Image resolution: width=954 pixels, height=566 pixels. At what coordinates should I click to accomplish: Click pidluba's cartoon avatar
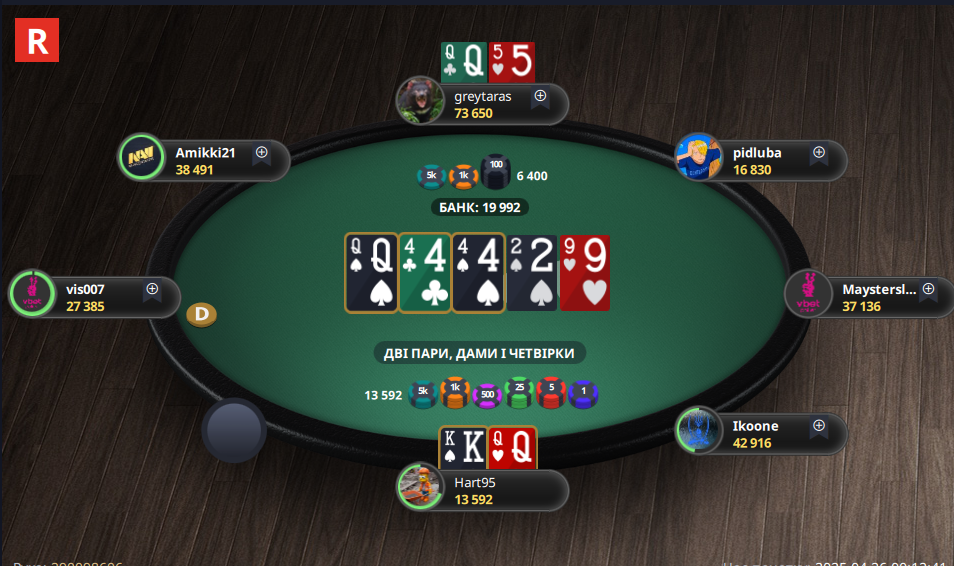[x=699, y=157]
